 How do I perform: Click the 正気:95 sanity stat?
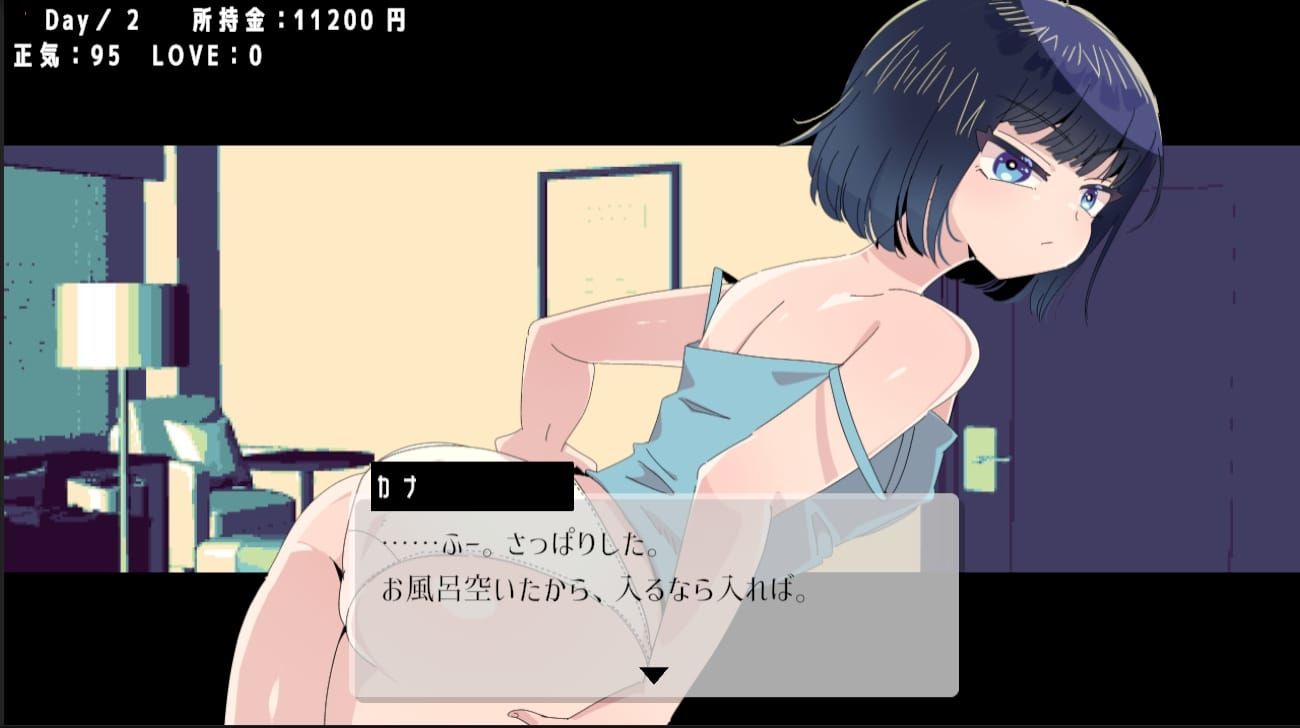[65, 56]
